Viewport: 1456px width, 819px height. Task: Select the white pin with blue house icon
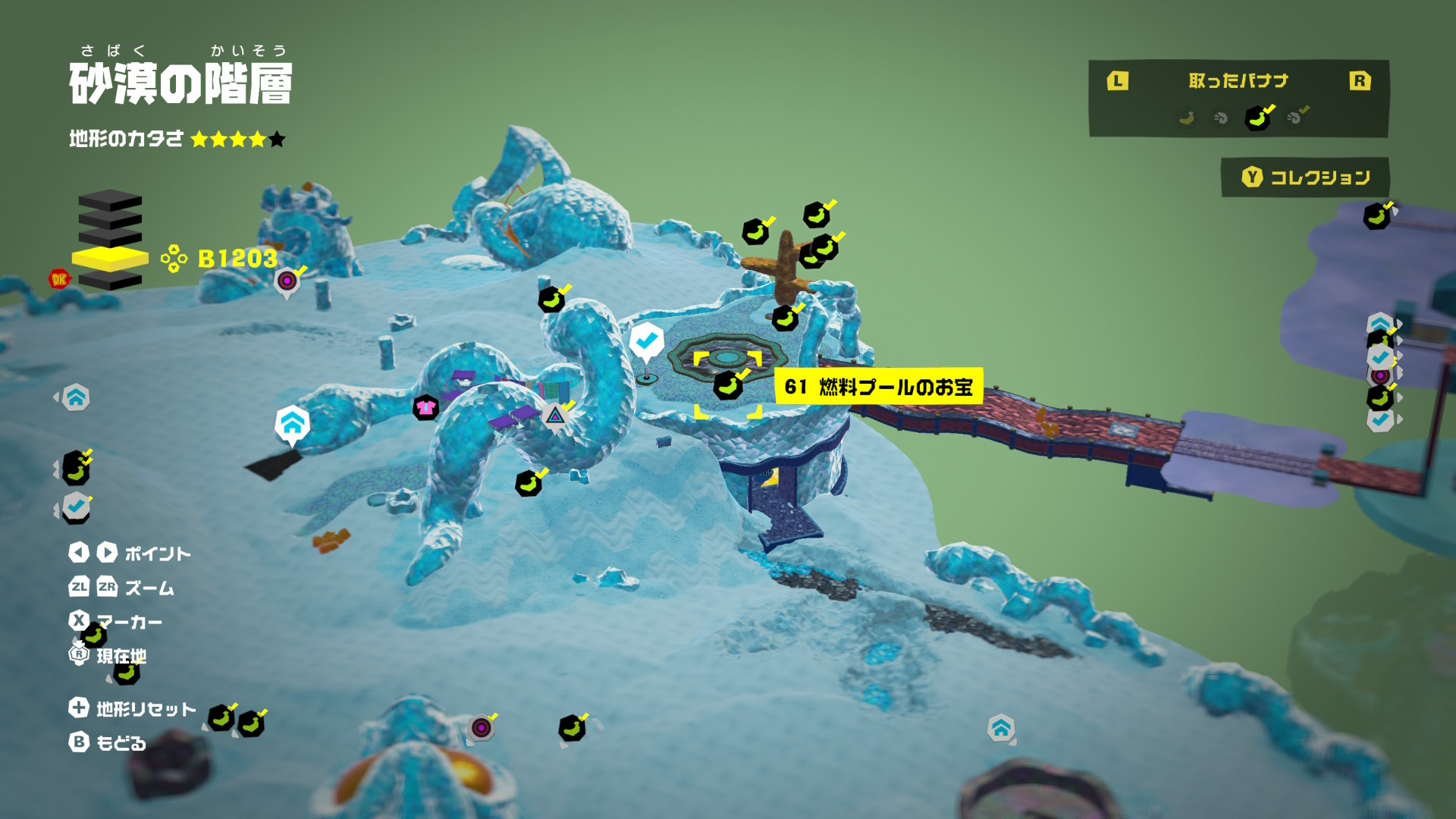click(x=292, y=424)
